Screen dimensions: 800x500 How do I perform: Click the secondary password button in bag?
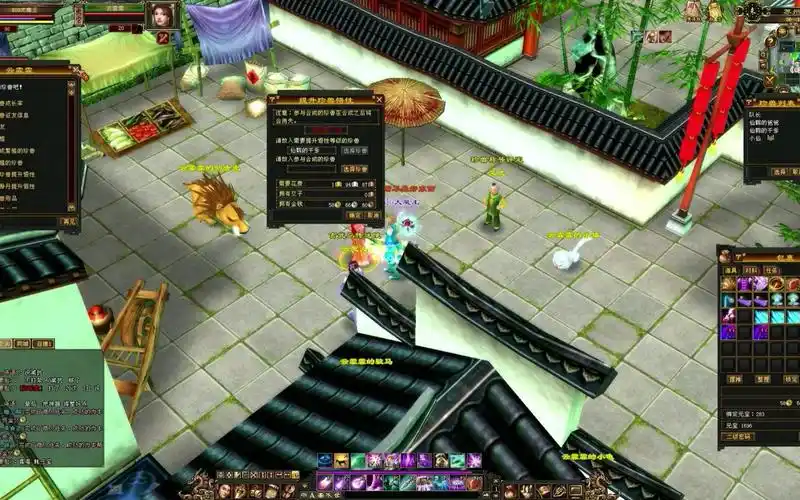[x=738, y=436]
